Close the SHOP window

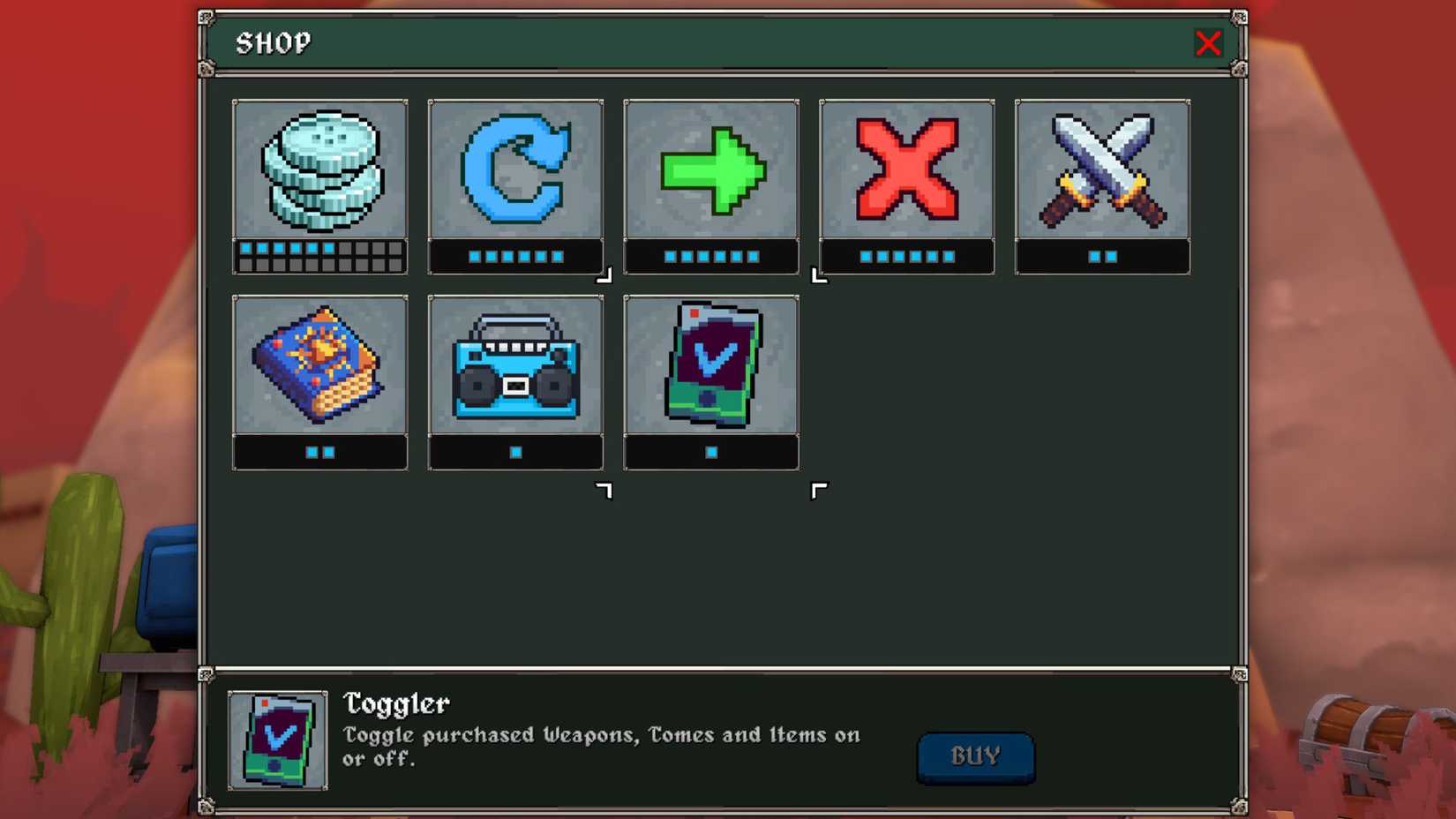1208,43
